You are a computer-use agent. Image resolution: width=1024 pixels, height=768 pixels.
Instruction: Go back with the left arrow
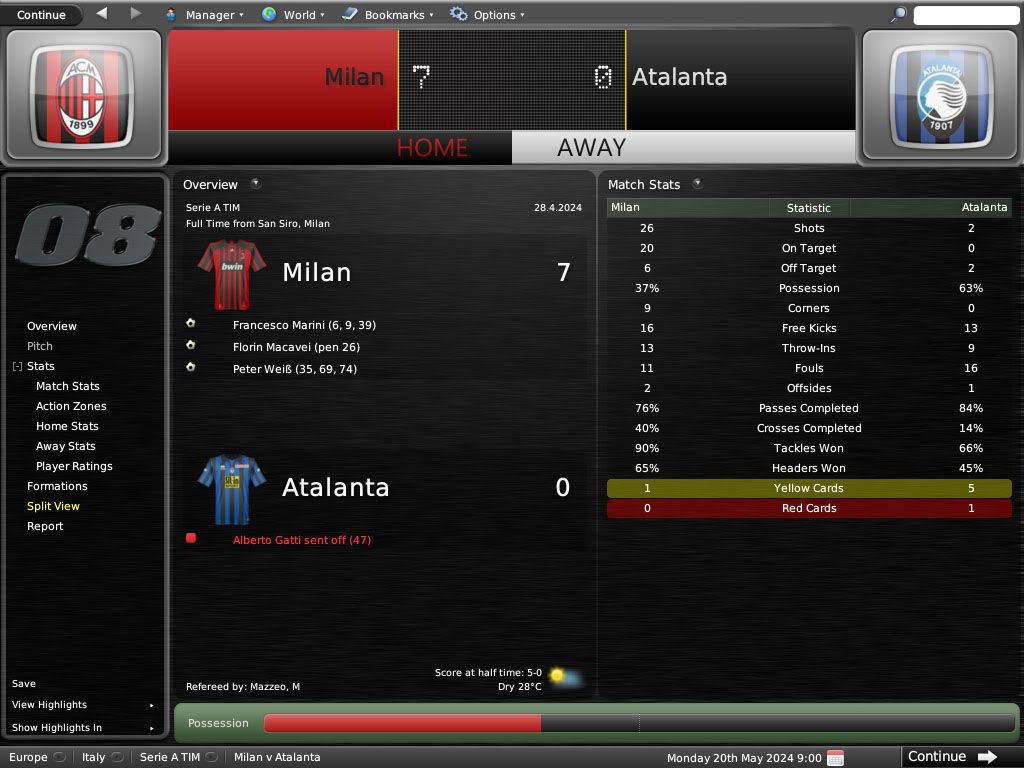(102, 14)
